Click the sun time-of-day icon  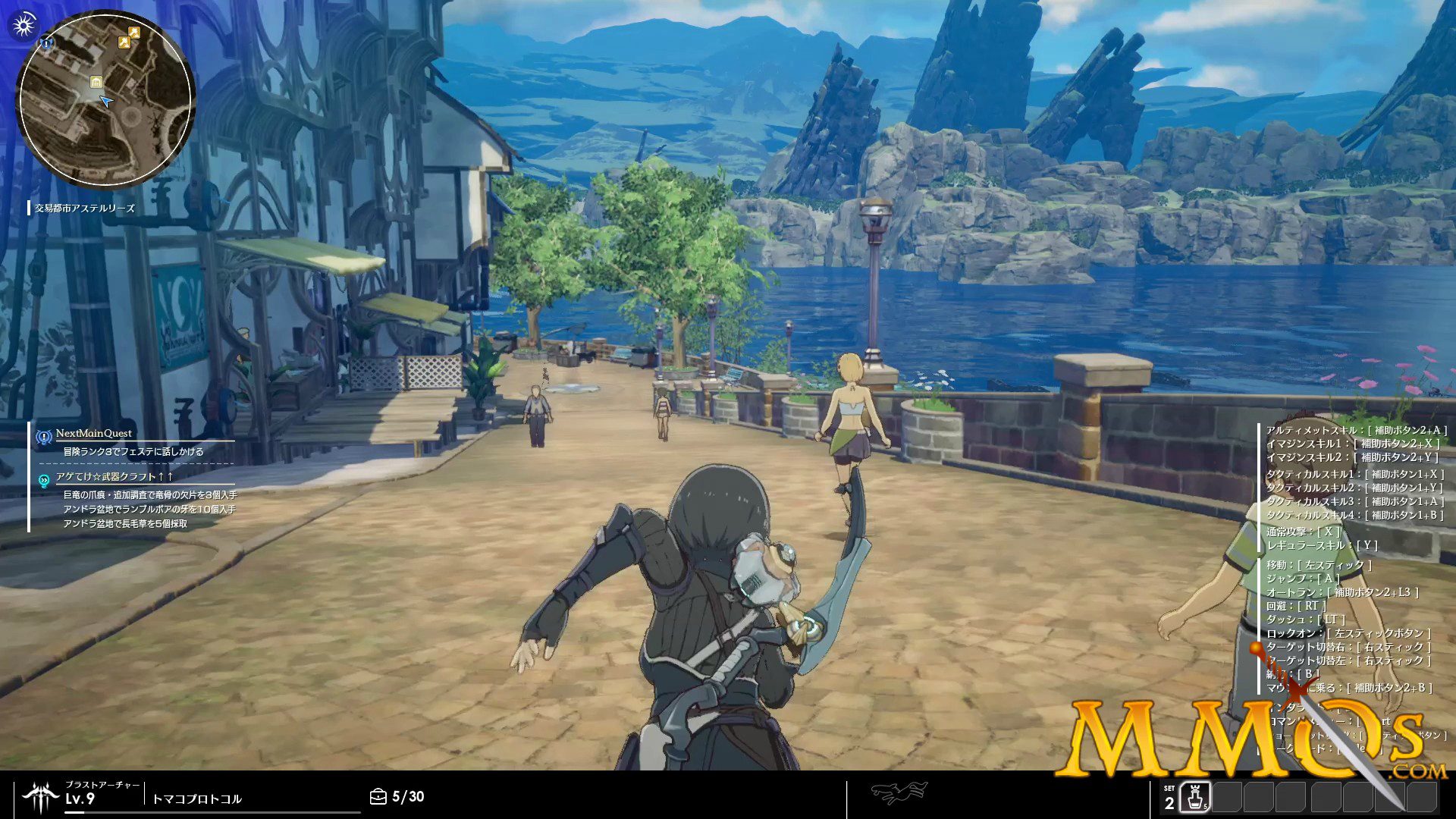click(x=24, y=25)
